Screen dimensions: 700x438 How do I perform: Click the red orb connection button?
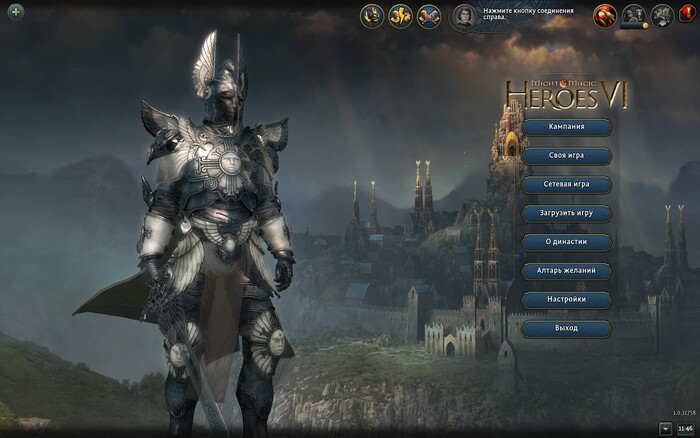pos(605,15)
